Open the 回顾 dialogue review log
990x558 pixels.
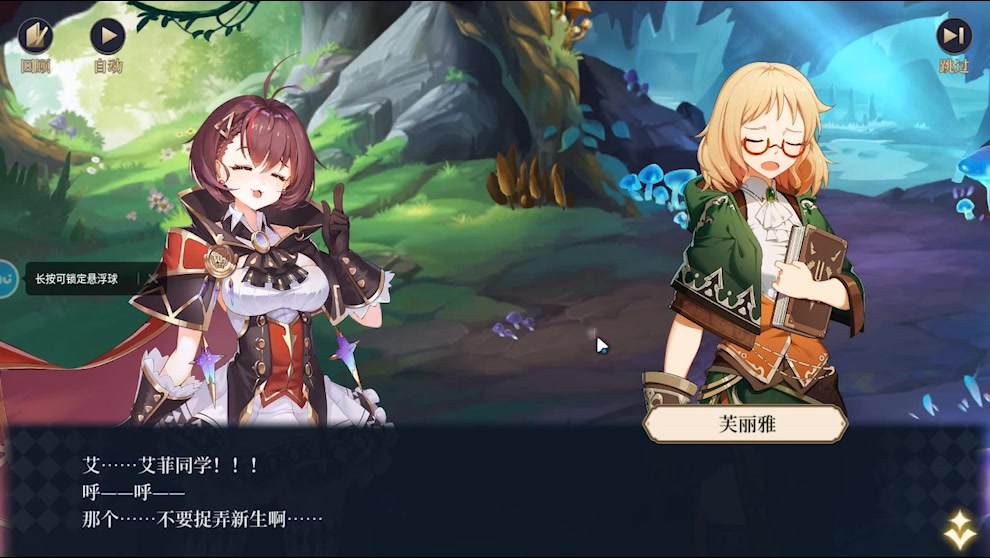click(x=35, y=37)
